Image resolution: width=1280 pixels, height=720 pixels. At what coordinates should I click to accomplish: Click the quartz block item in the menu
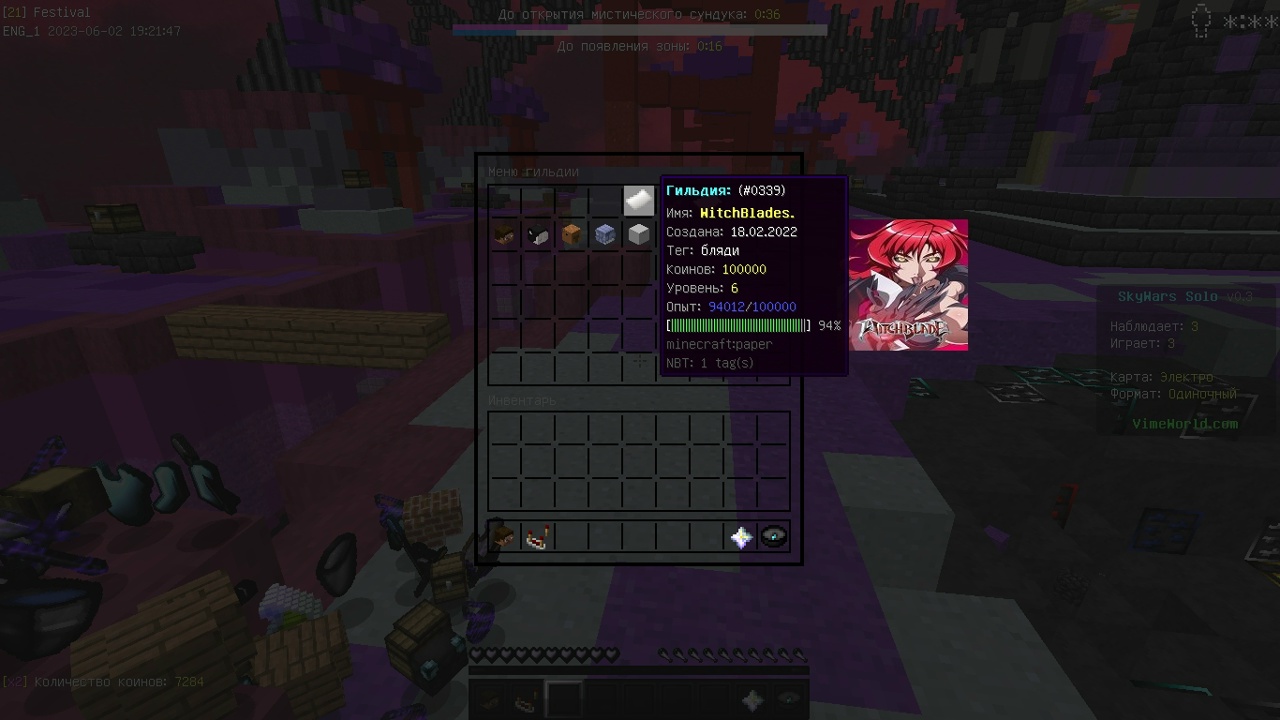(639, 234)
